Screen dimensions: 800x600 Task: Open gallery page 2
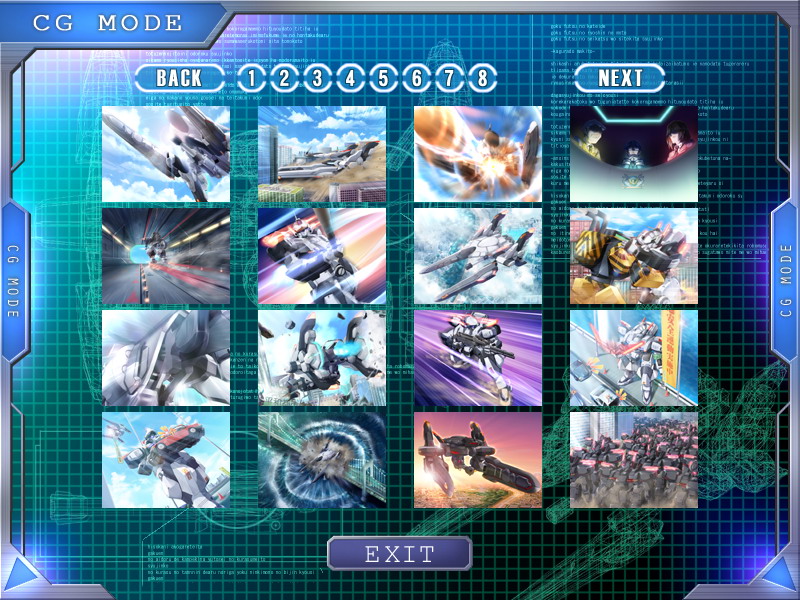pos(284,77)
